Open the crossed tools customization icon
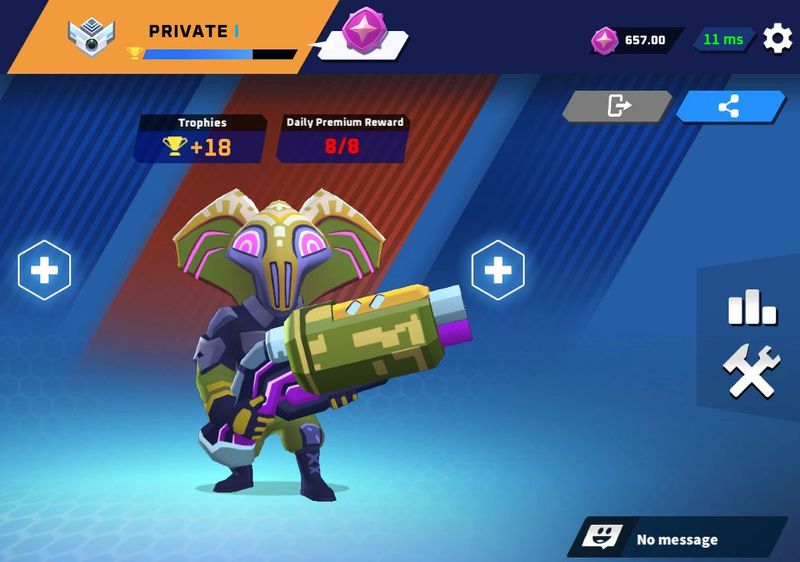Image resolution: width=800 pixels, height=562 pixels. click(751, 371)
